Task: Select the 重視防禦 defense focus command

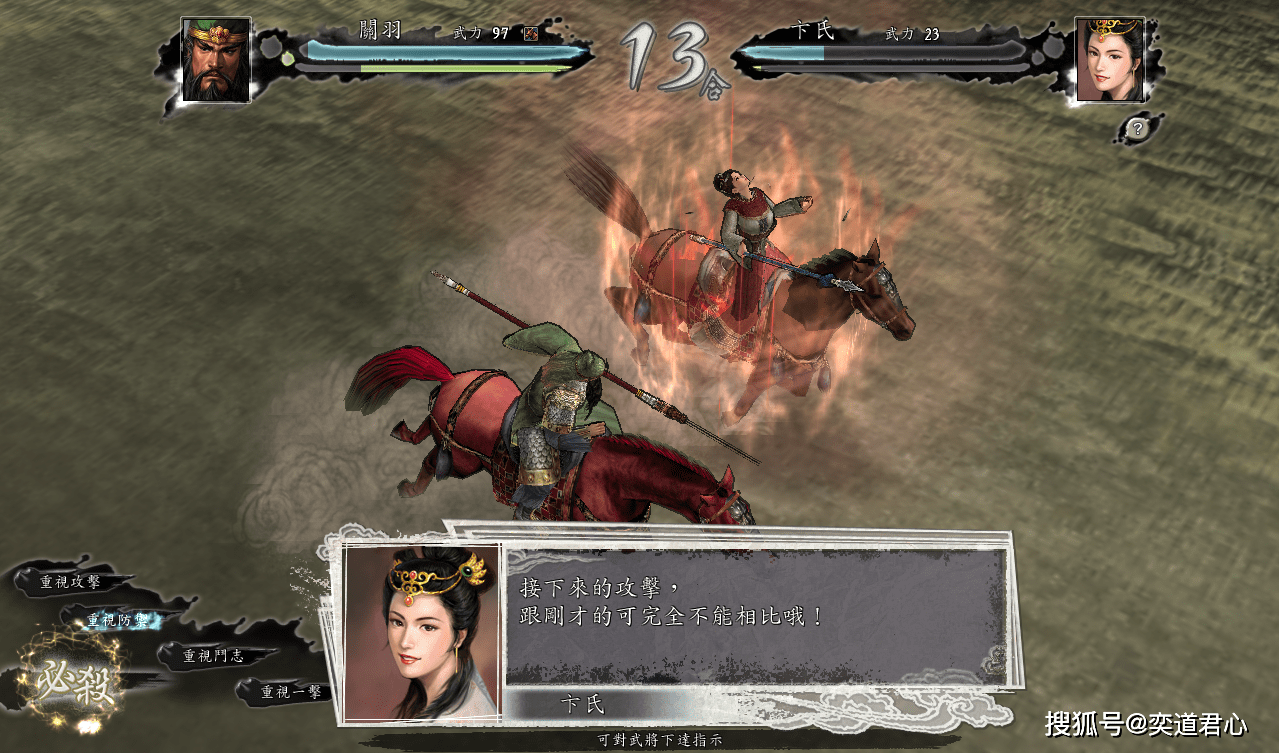Action: click(x=120, y=620)
